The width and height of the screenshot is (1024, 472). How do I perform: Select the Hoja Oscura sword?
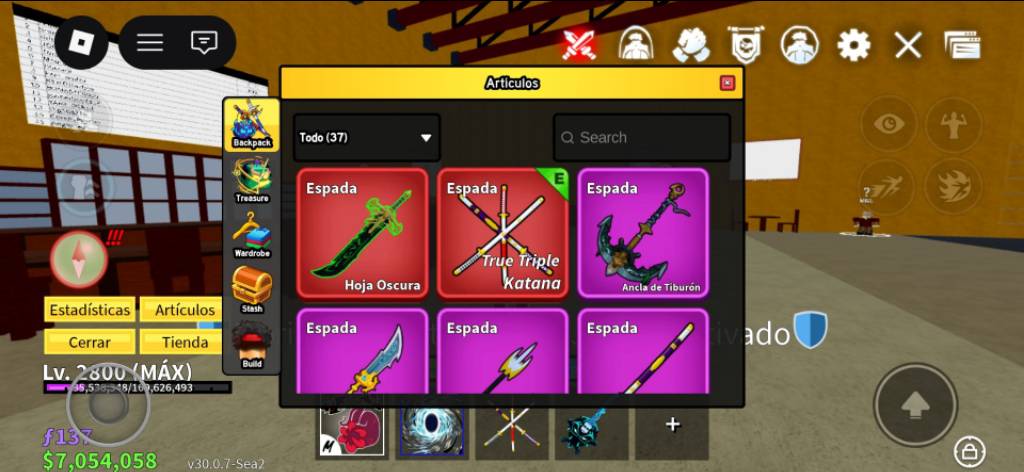click(x=362, y=233)
